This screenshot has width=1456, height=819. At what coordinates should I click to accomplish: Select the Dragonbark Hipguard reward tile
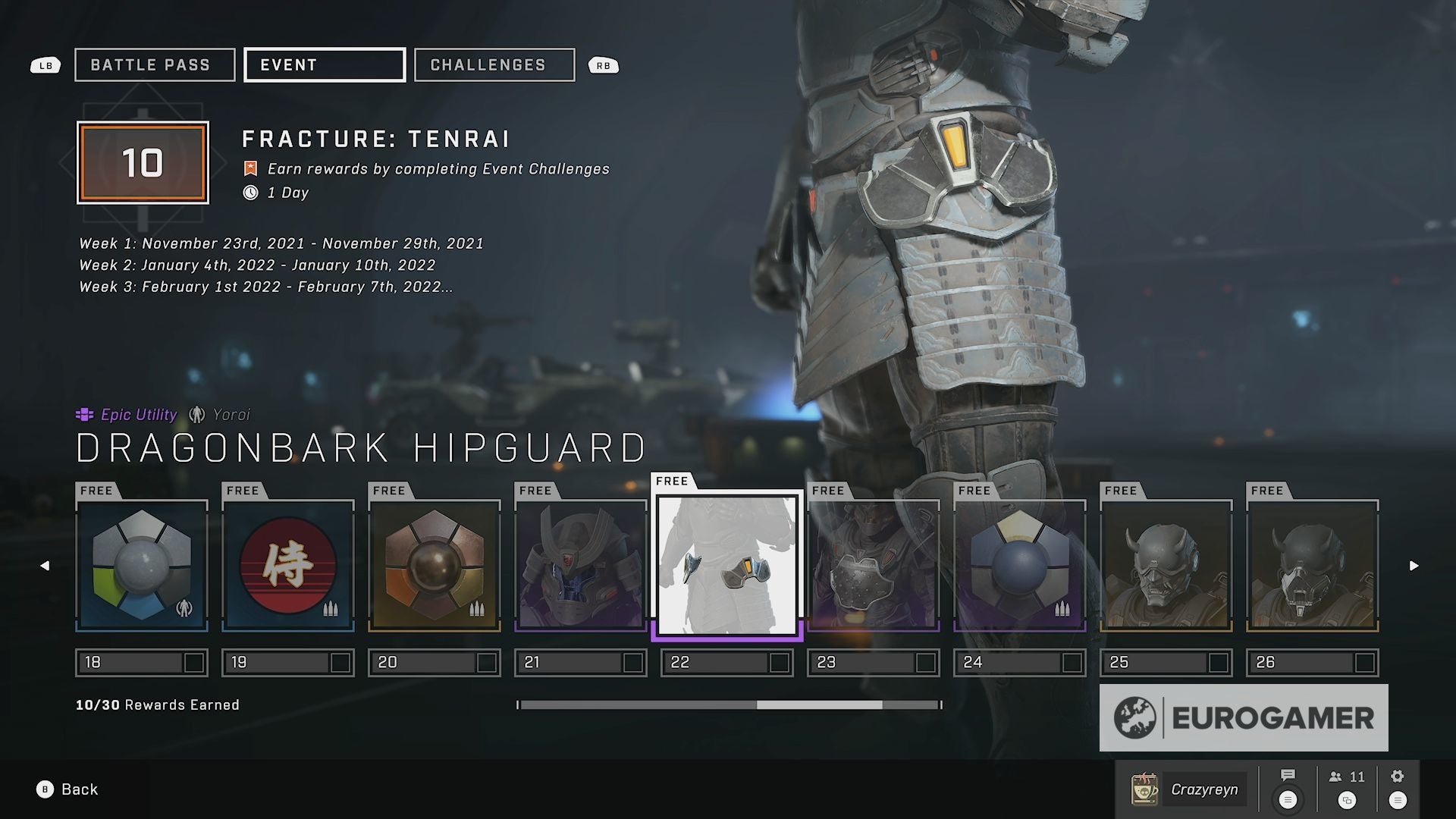(x=727, y=566)
